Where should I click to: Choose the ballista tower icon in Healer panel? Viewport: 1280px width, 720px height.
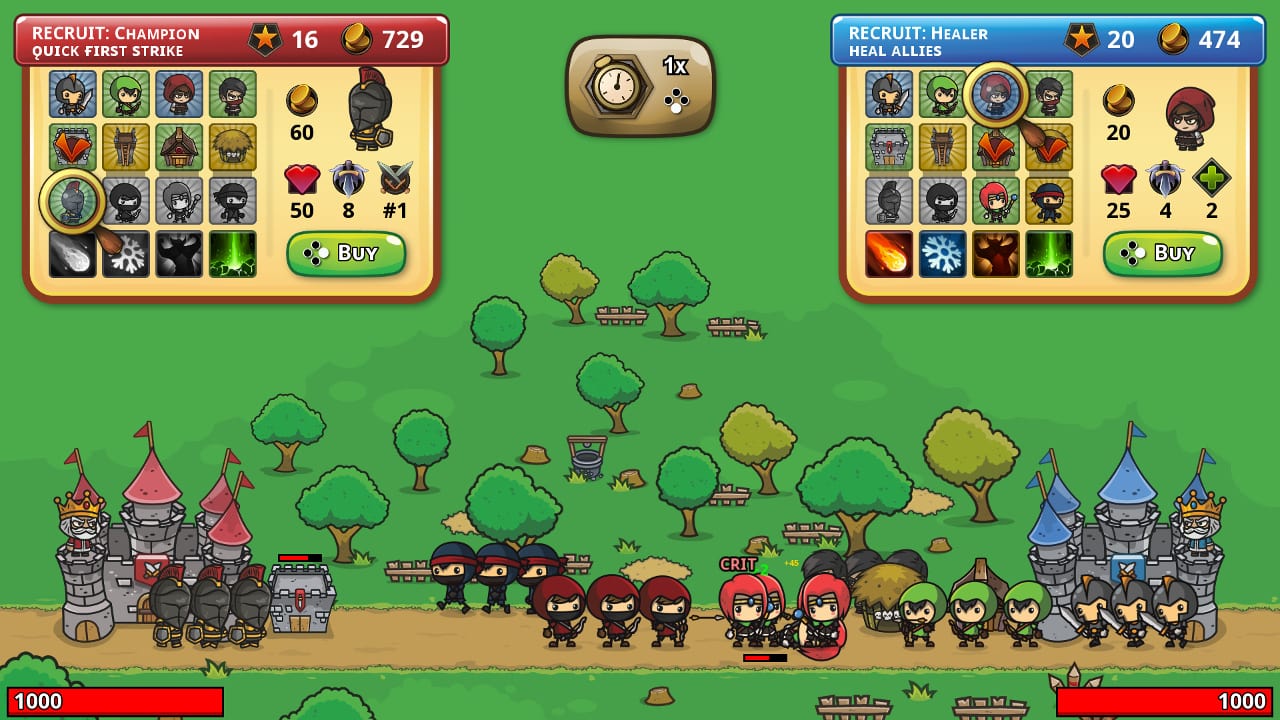pos(942,146)
